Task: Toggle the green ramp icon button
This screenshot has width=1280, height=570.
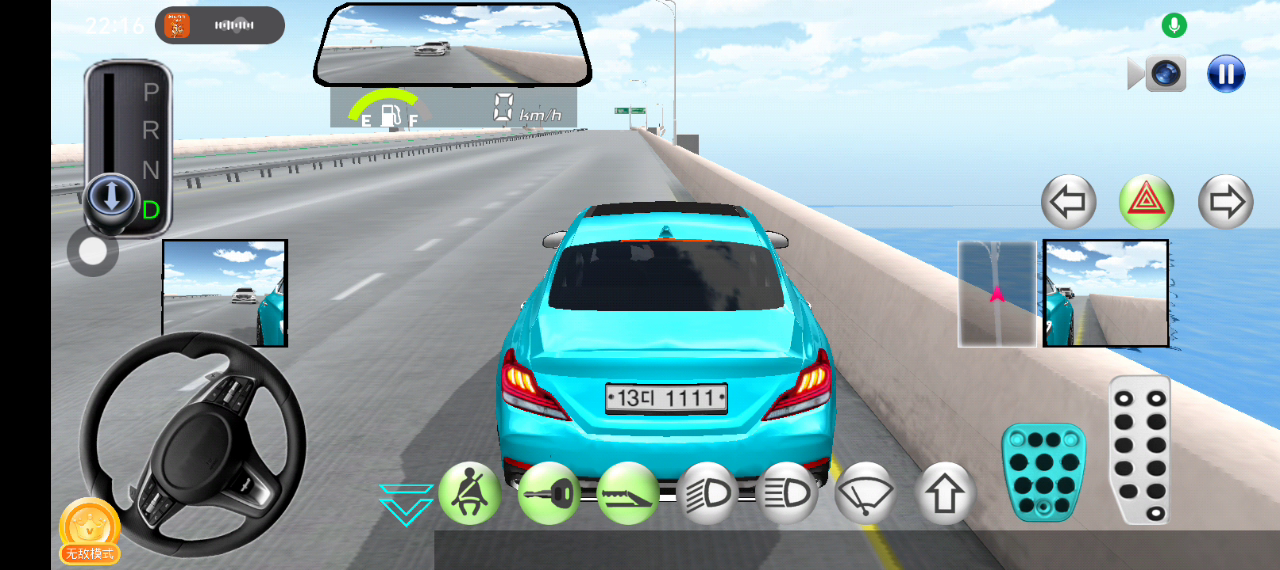Action: (628, 492)
